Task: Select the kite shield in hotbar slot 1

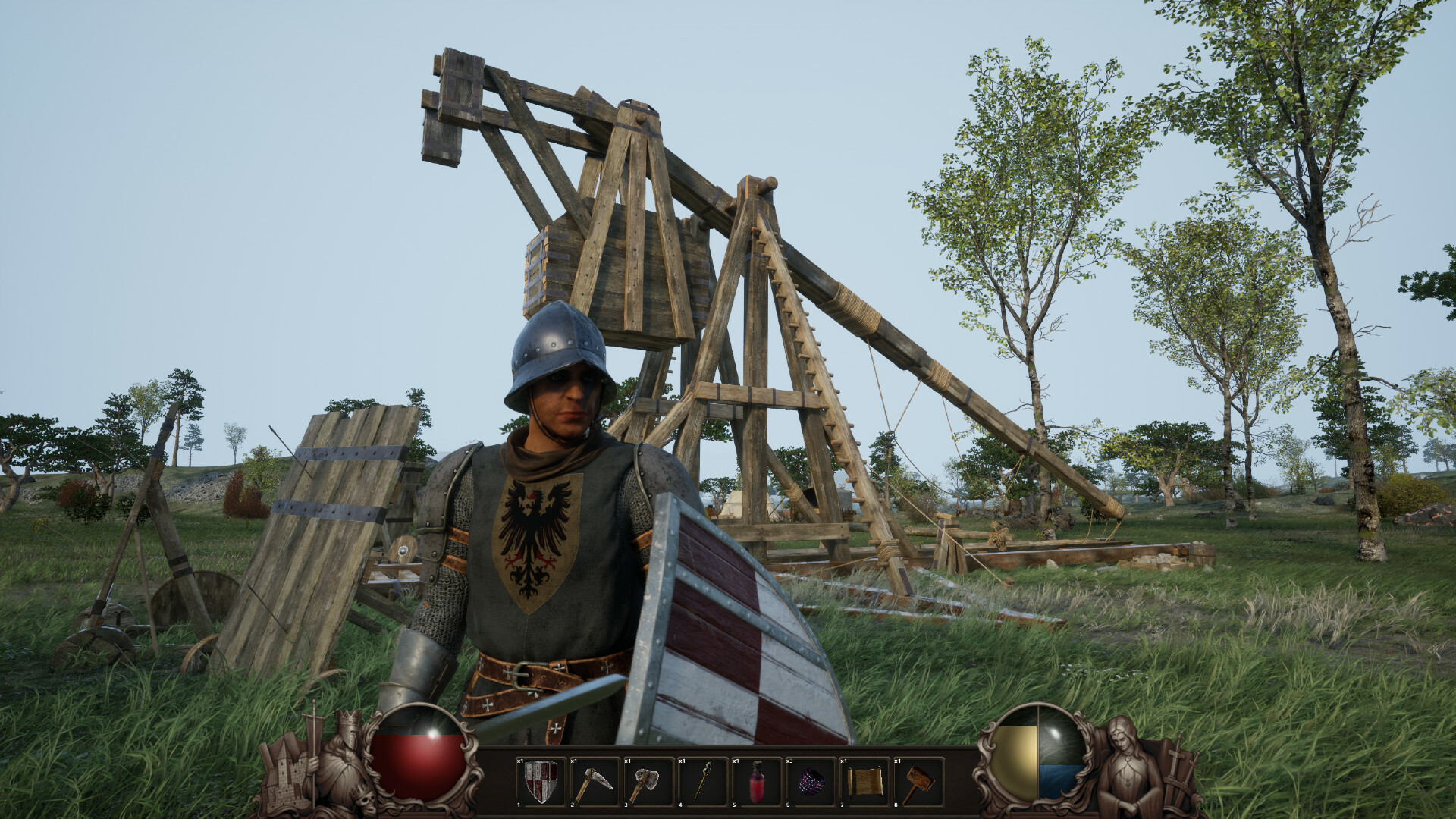Action: 541,781
